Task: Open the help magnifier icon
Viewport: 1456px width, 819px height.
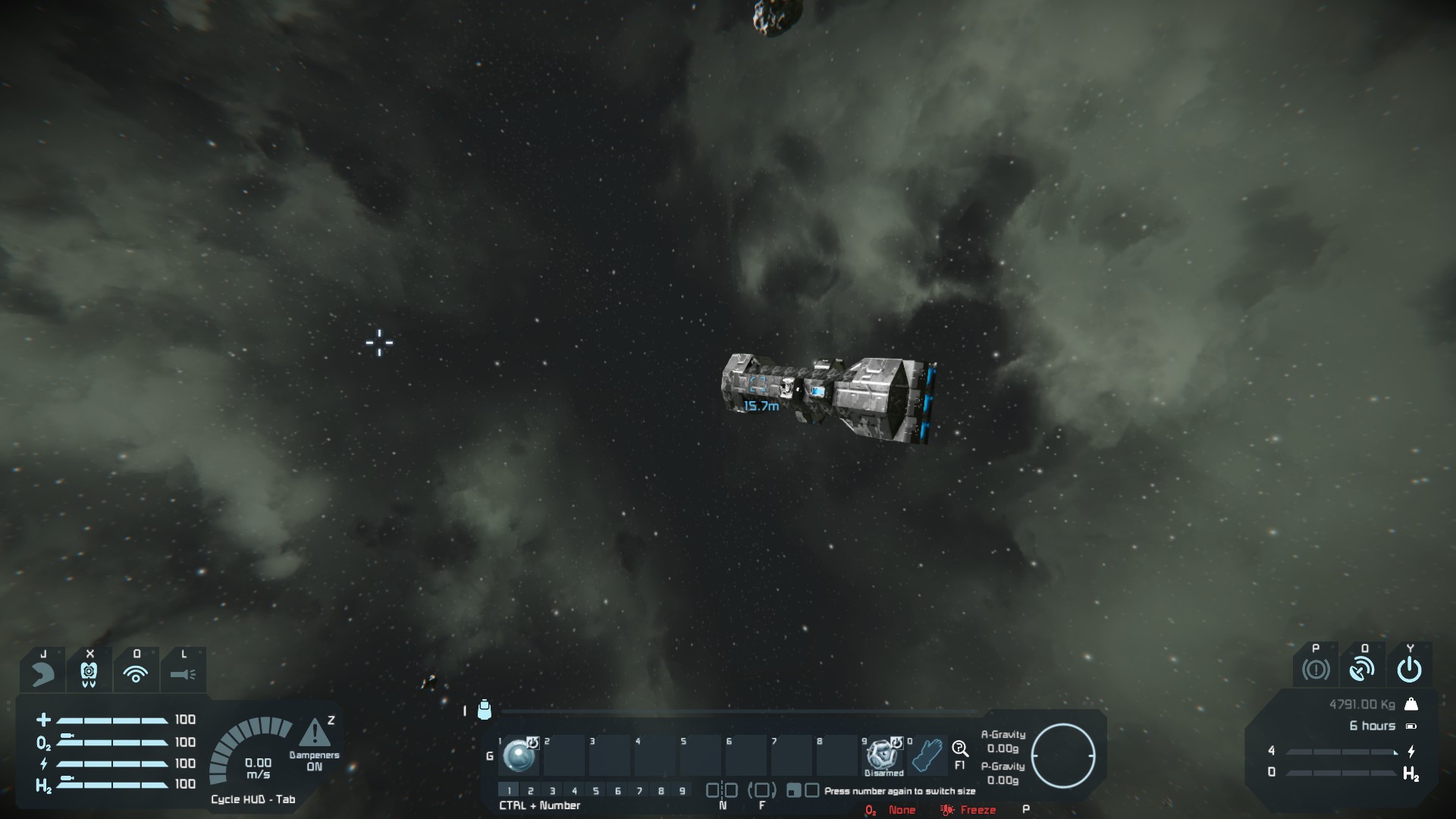Action: [x=960, y=749]
